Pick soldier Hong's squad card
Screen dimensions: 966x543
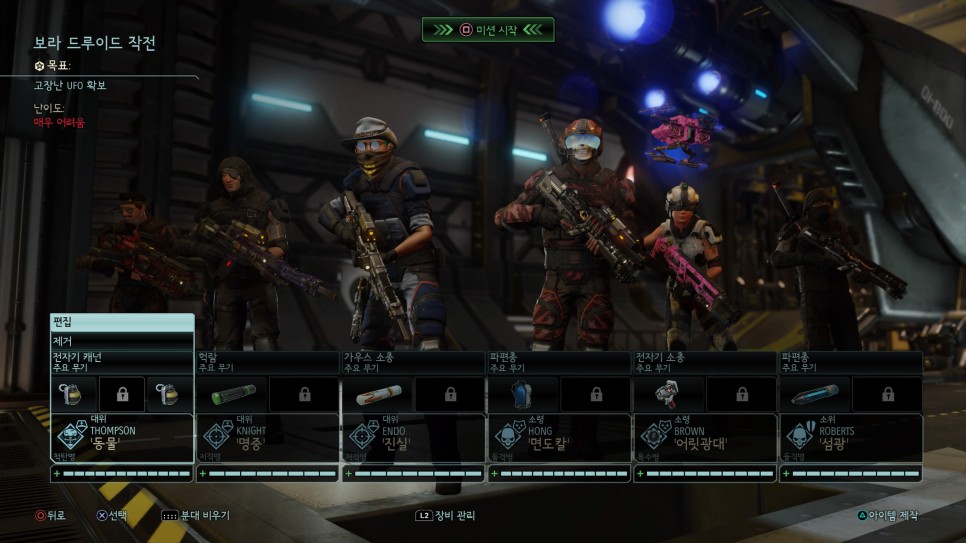tap(559, 437)
